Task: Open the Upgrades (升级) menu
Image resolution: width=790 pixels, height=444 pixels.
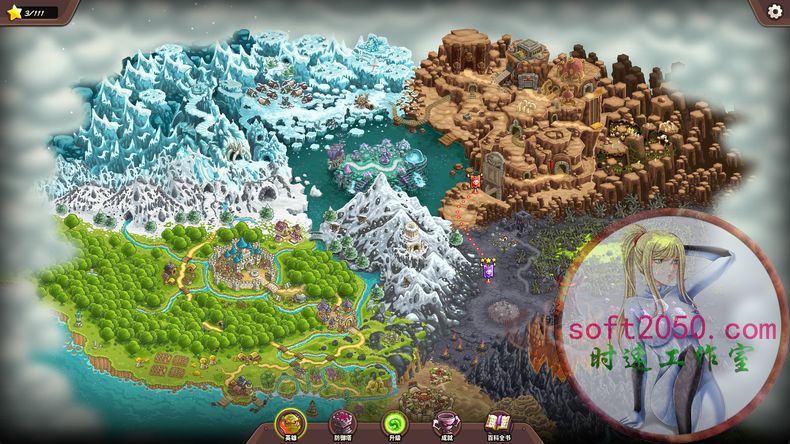Action: point(395,424)
